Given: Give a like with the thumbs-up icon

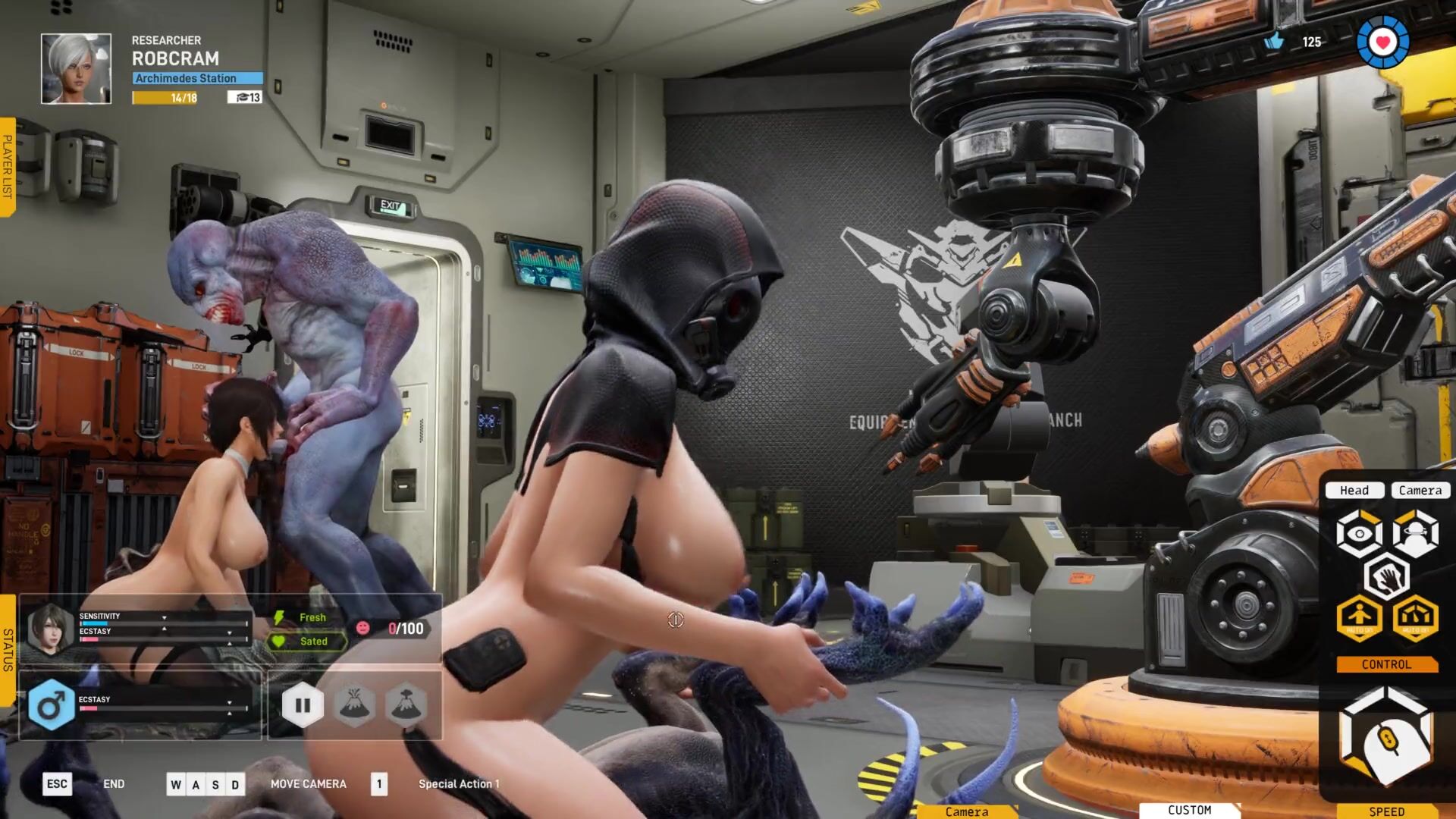Looking at the screenshot, I should (x=1274, y=42).
